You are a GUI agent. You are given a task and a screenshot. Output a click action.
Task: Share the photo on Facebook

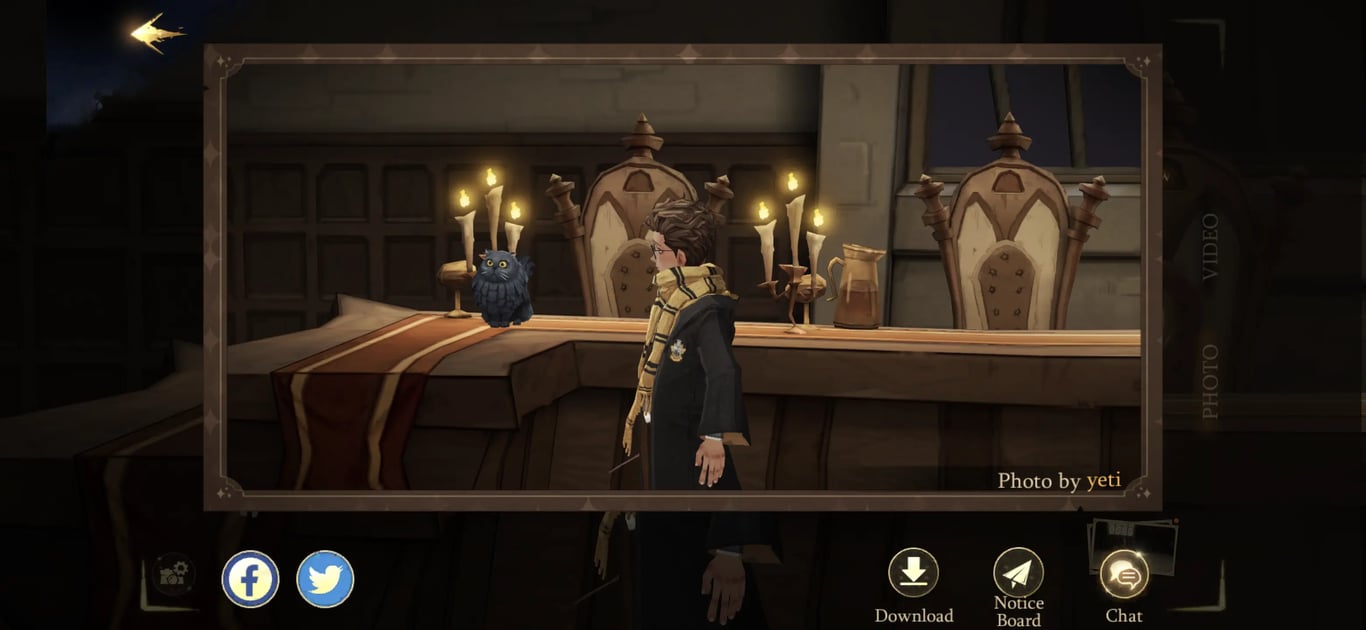tap(250, 579)
